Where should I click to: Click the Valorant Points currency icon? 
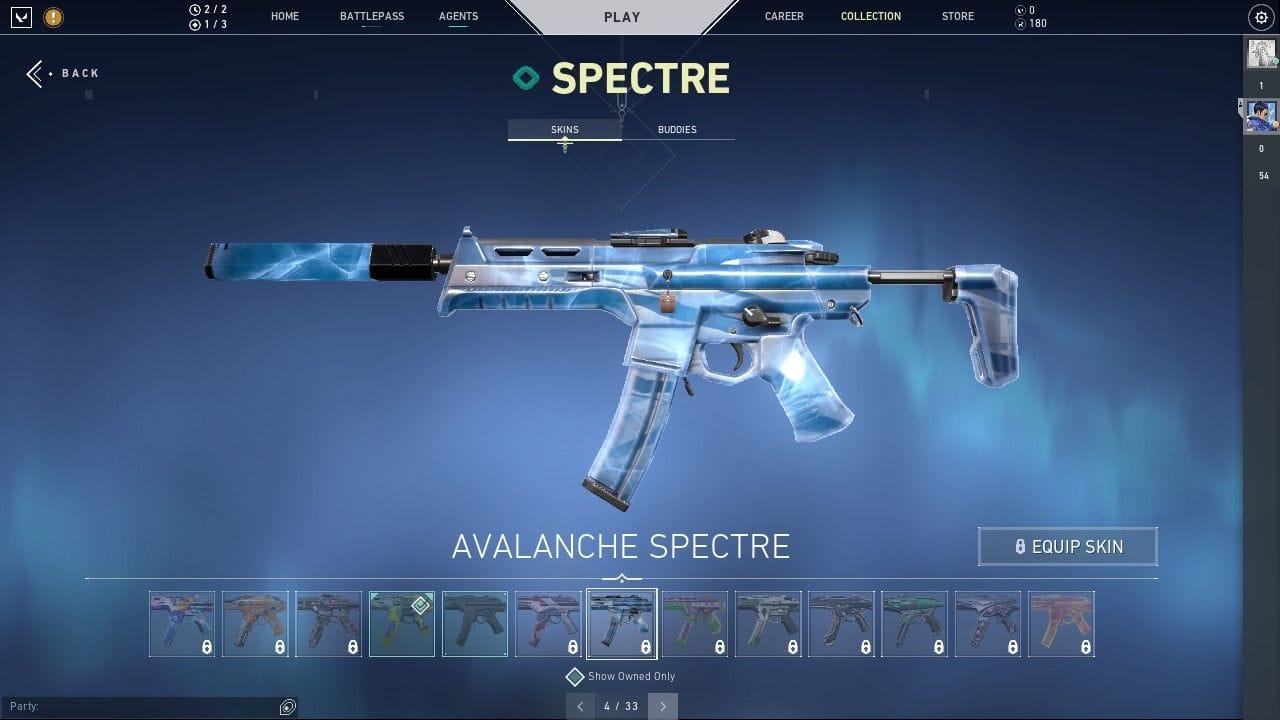[1021, 10]
